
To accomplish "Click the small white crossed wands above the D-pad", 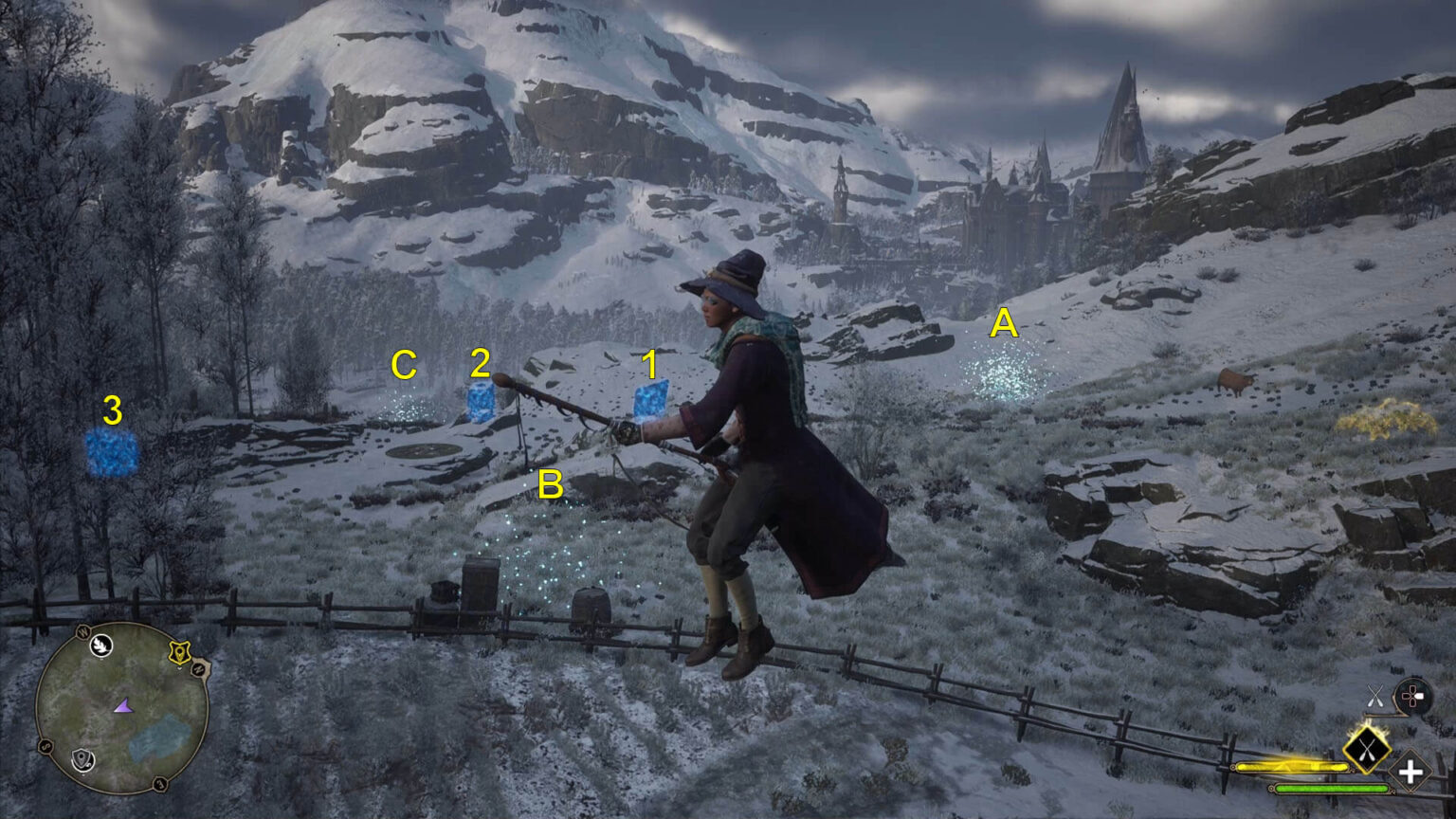I will (1375, 696).
